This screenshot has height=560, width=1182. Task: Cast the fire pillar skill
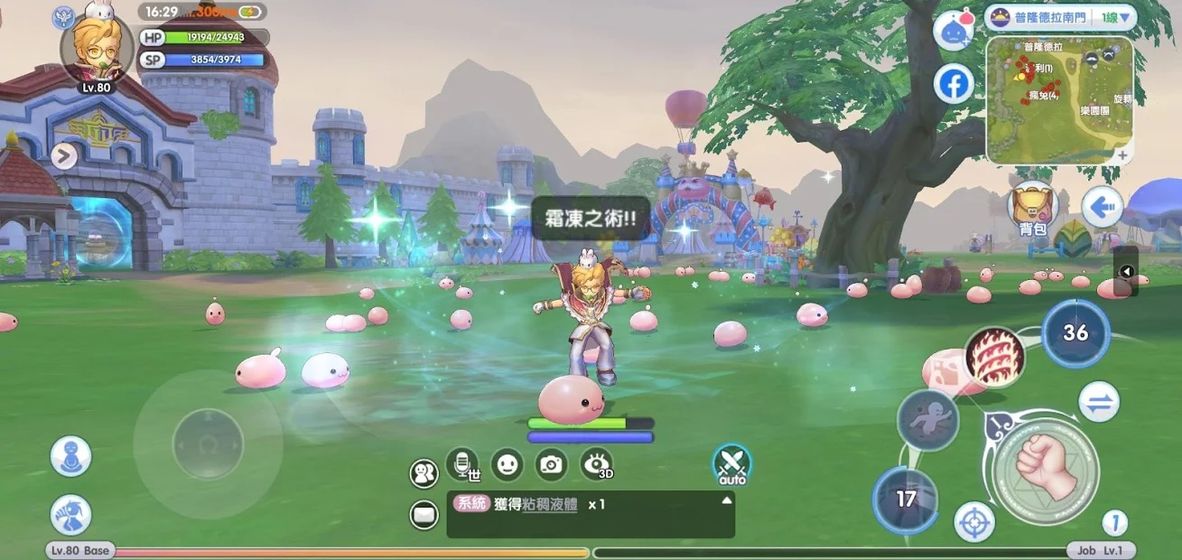point(995,357)
